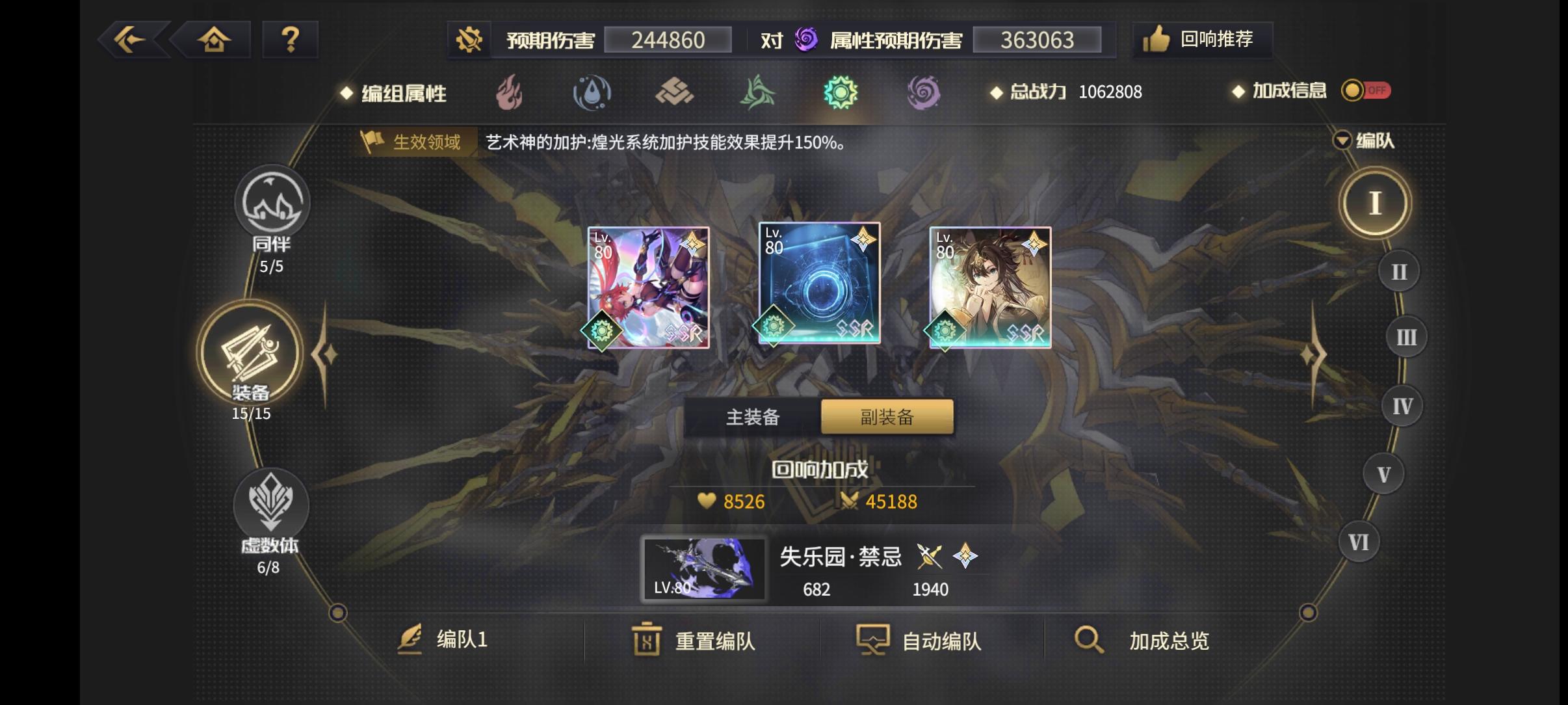Toggle the 加成信息 OFF switch
1568x705 pixels.
point(1365,91)
